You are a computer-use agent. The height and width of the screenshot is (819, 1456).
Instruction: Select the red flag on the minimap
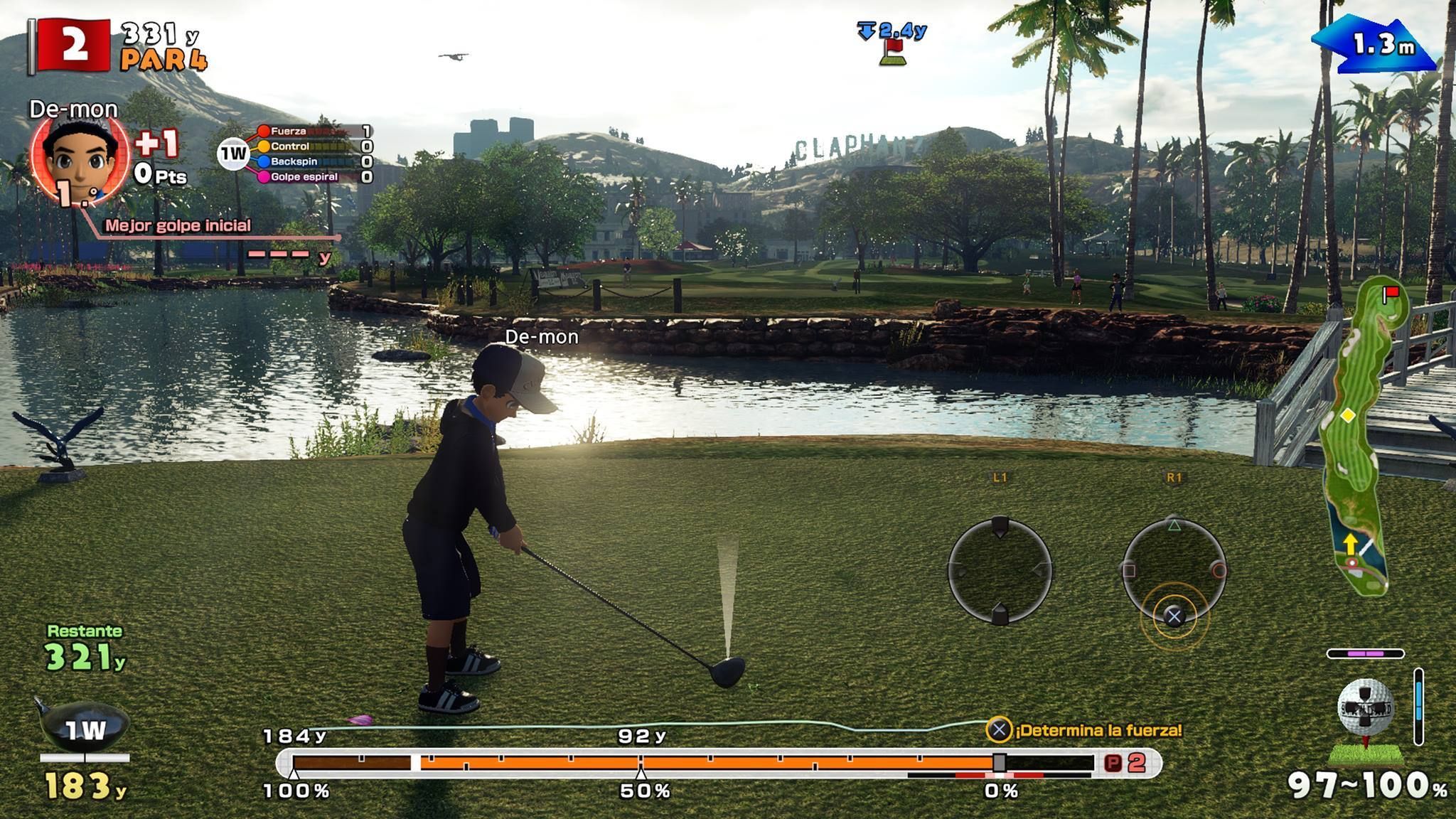[x=1391, y=292]
